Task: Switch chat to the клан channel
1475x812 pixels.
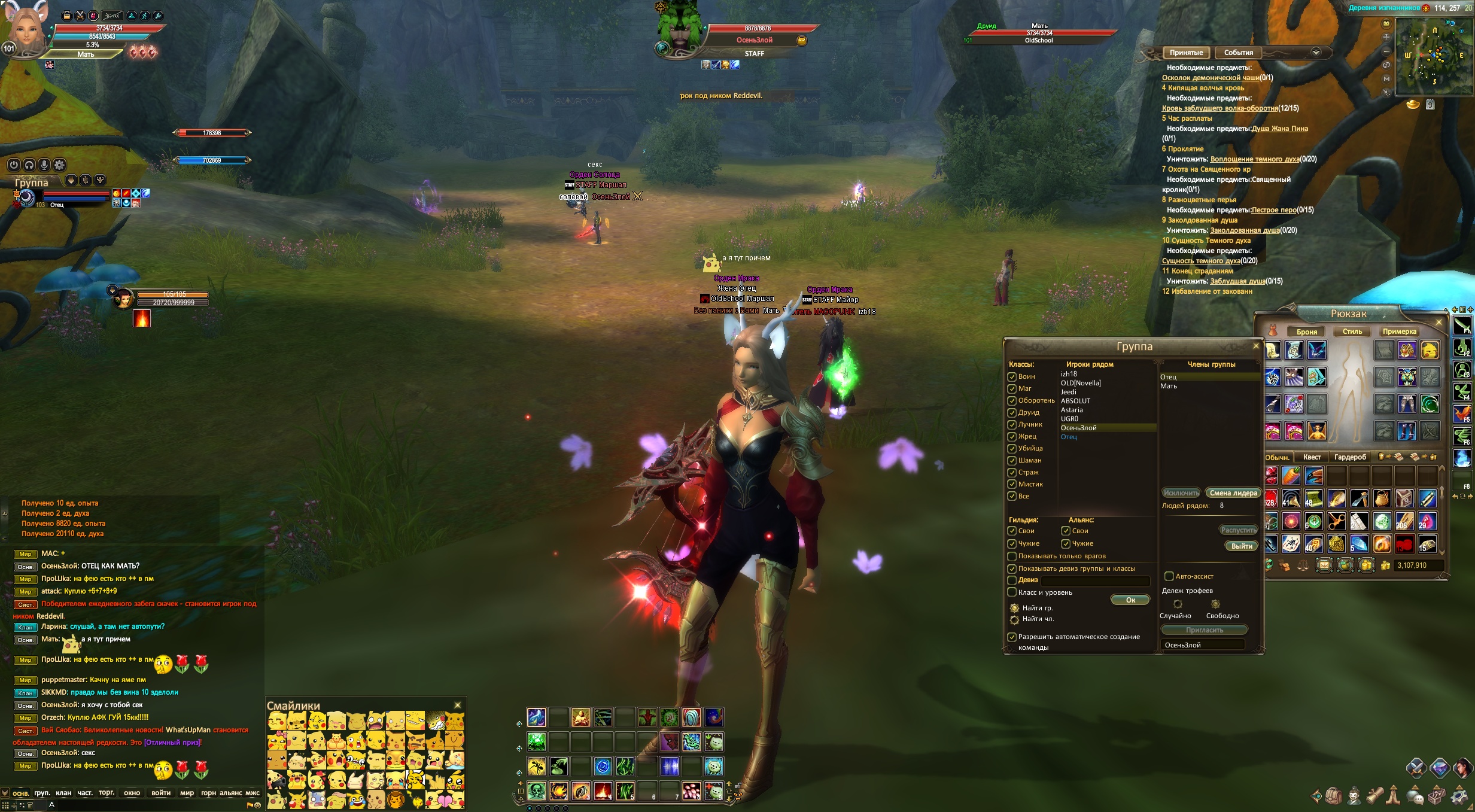Action: tap(63, 793)
